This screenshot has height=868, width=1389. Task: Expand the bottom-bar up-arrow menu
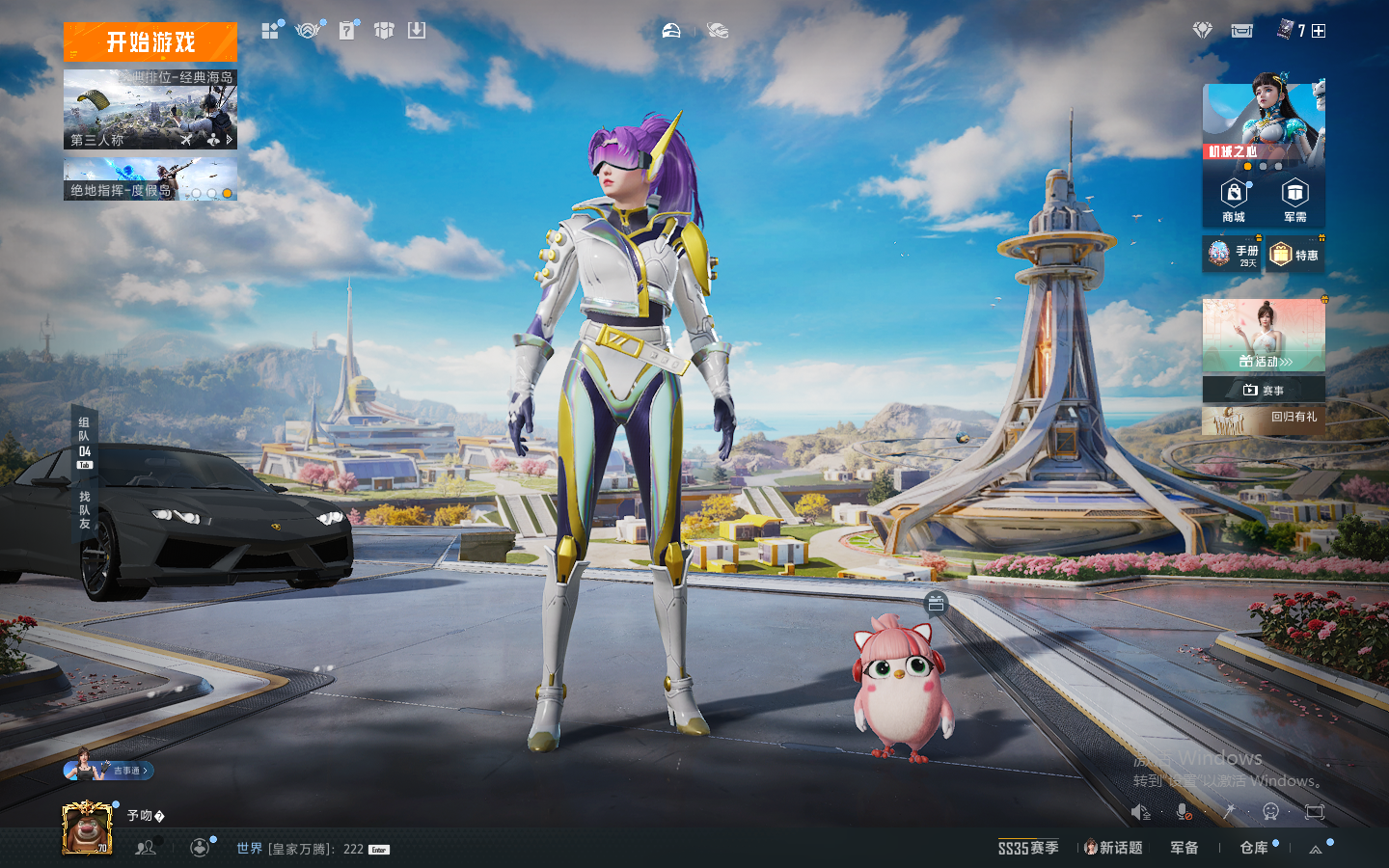click(x=1316, y=849)
